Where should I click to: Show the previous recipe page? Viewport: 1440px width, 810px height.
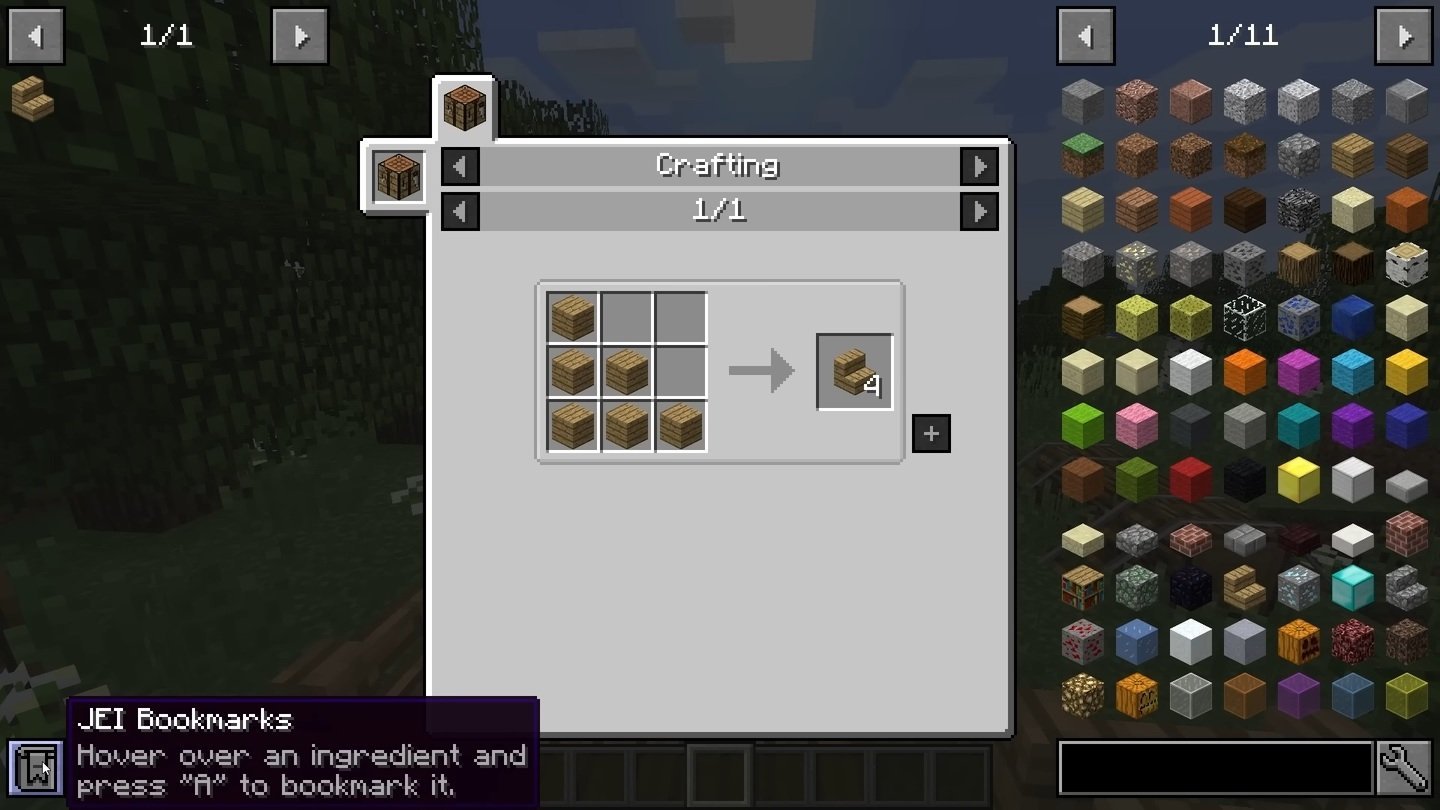click(x=460, y=211)
